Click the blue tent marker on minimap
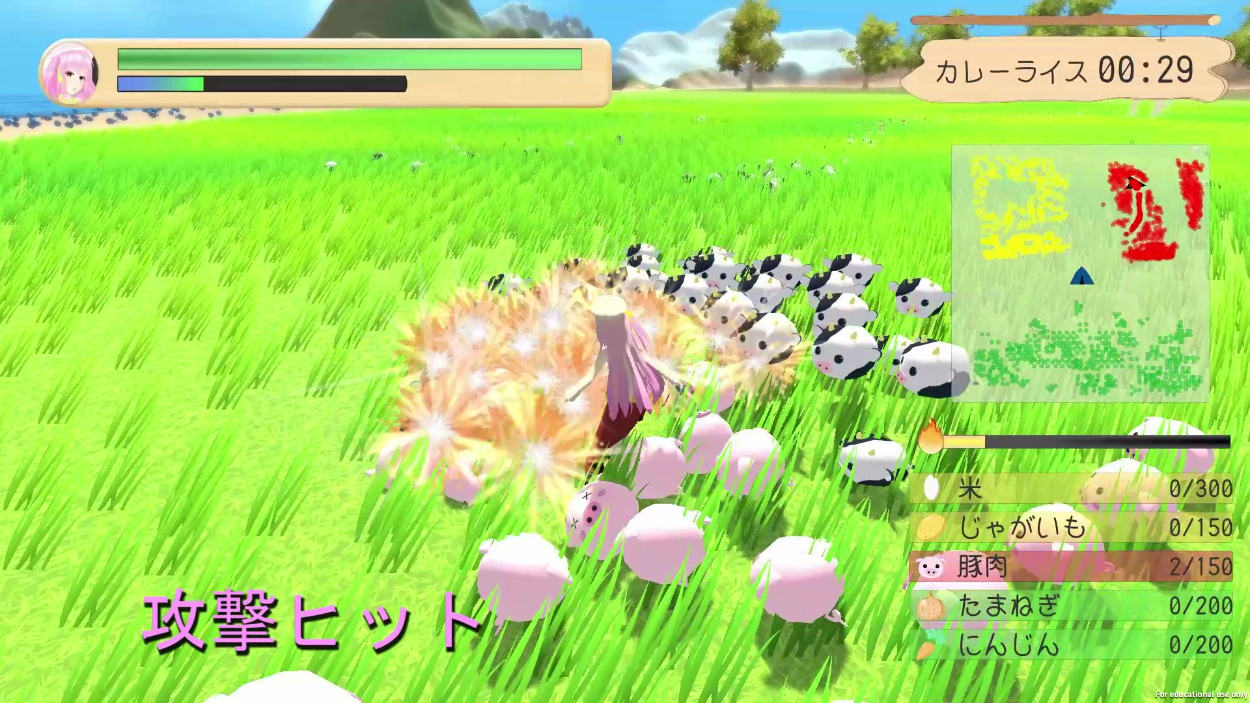 (1081, 276)
